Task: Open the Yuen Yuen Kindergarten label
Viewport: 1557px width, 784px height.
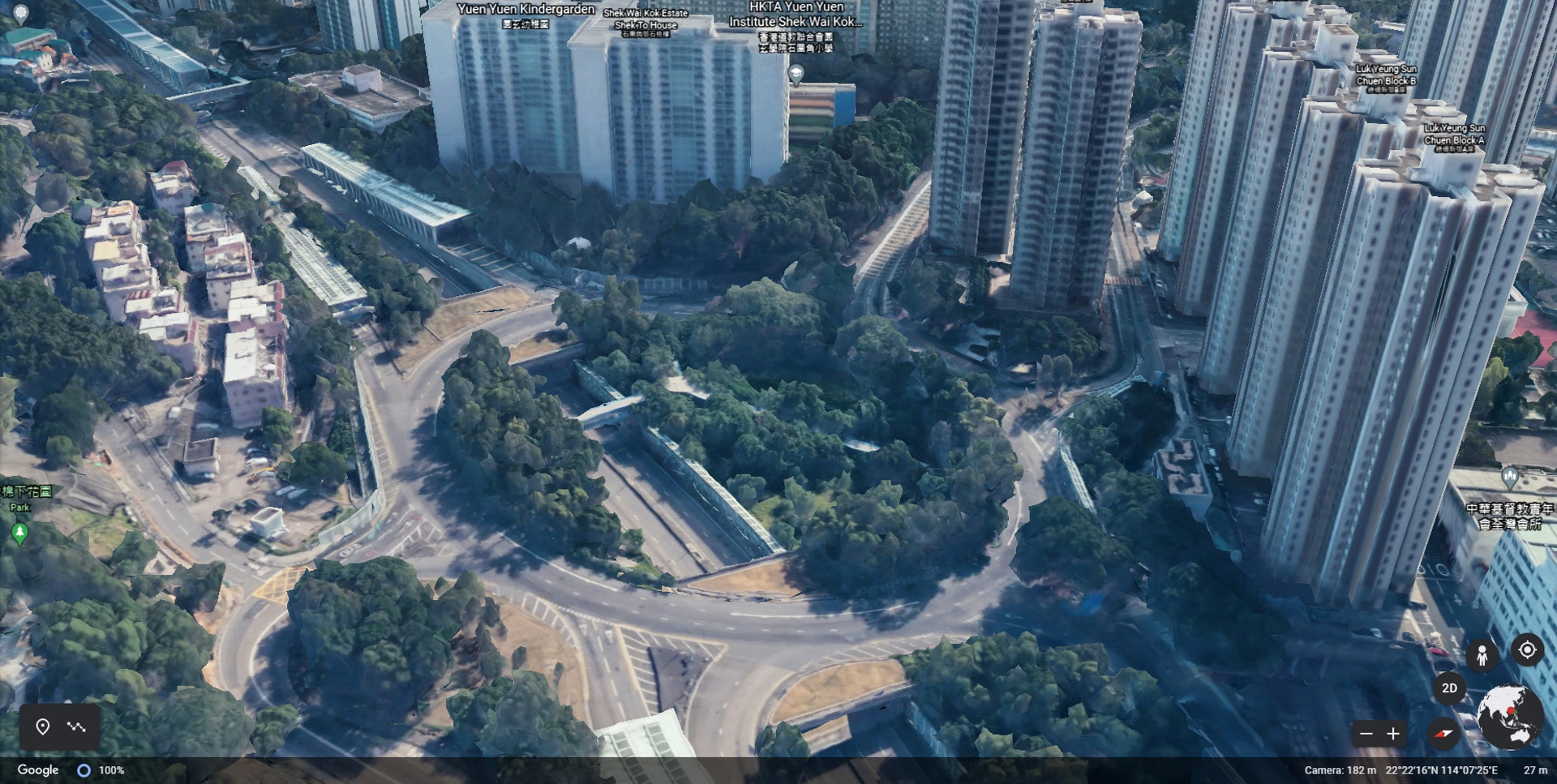Action: point(525,10)
